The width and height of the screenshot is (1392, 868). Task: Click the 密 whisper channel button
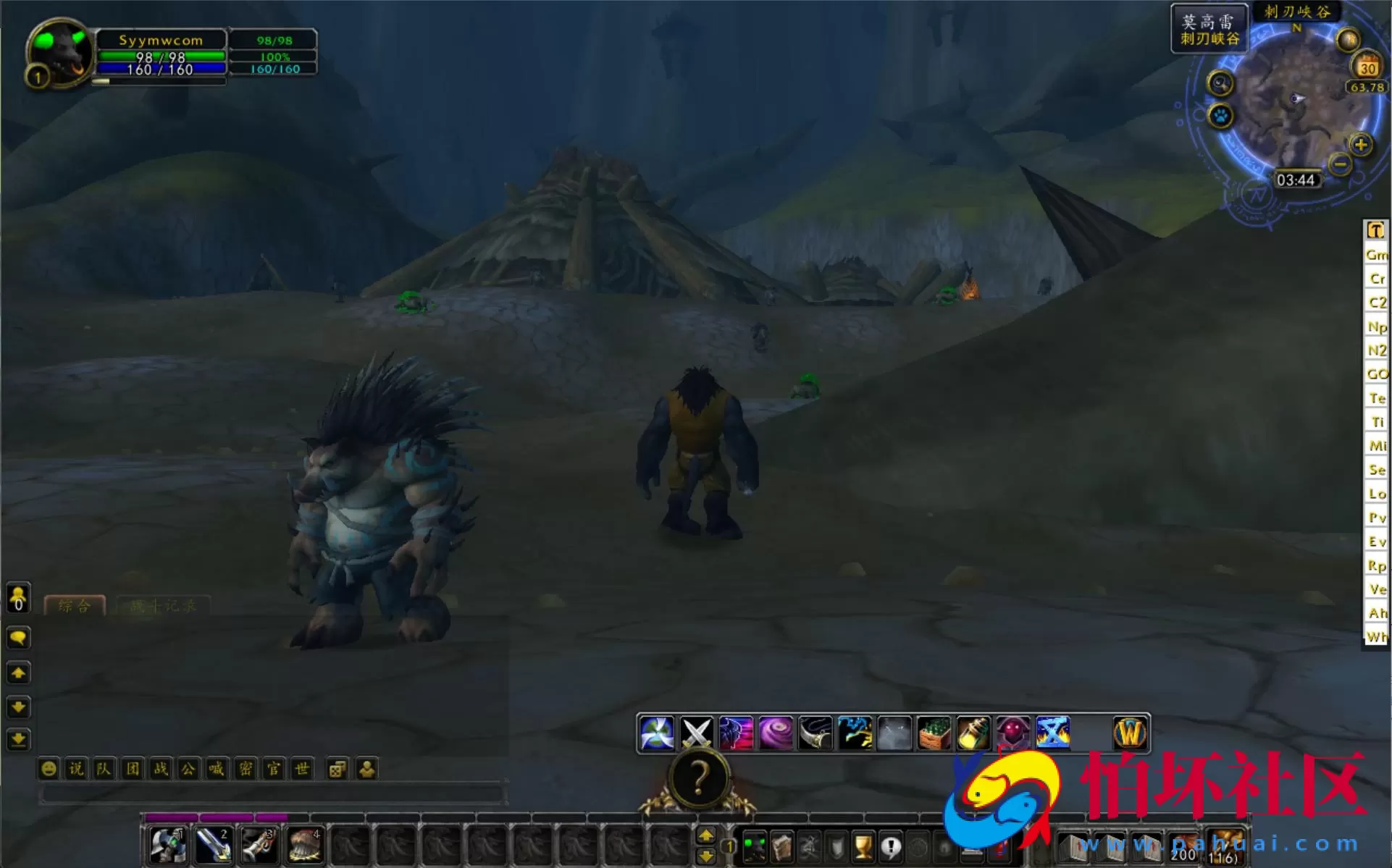[246, 770]
